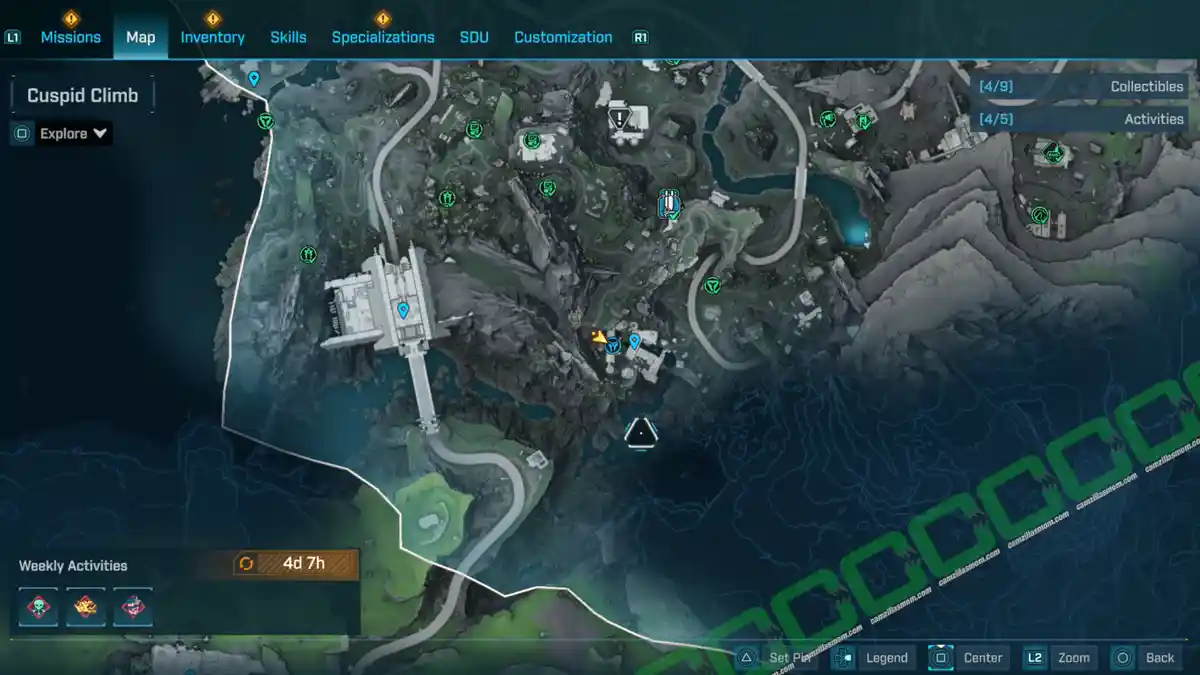Select the blue fast travel station marker
1200x675 pixels.
[x=669, y=204]
